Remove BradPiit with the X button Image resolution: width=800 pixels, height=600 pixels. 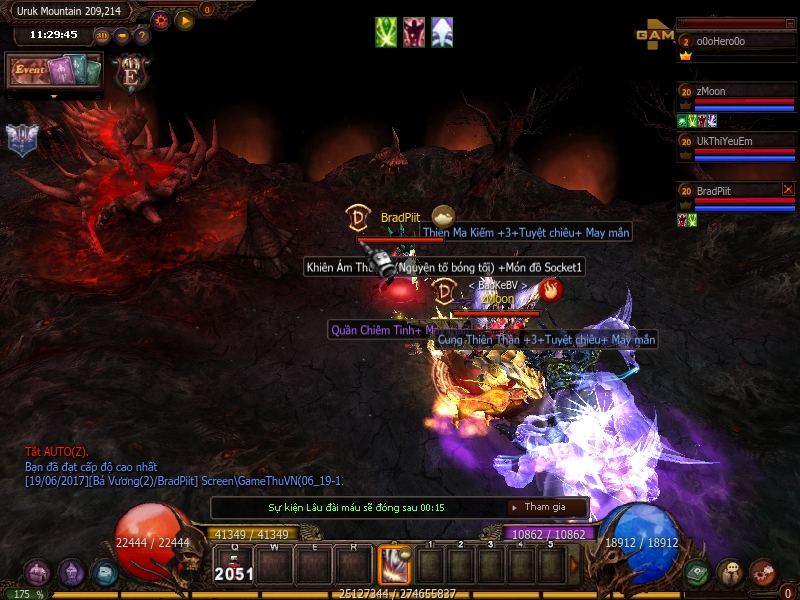[787, 189]
